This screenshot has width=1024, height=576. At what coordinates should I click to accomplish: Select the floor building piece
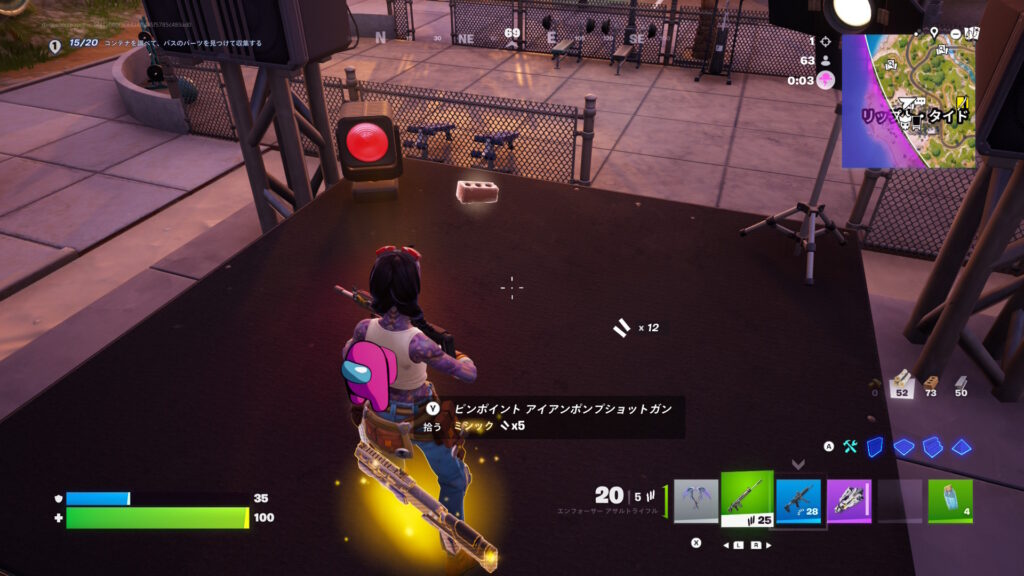click(904, 447)
